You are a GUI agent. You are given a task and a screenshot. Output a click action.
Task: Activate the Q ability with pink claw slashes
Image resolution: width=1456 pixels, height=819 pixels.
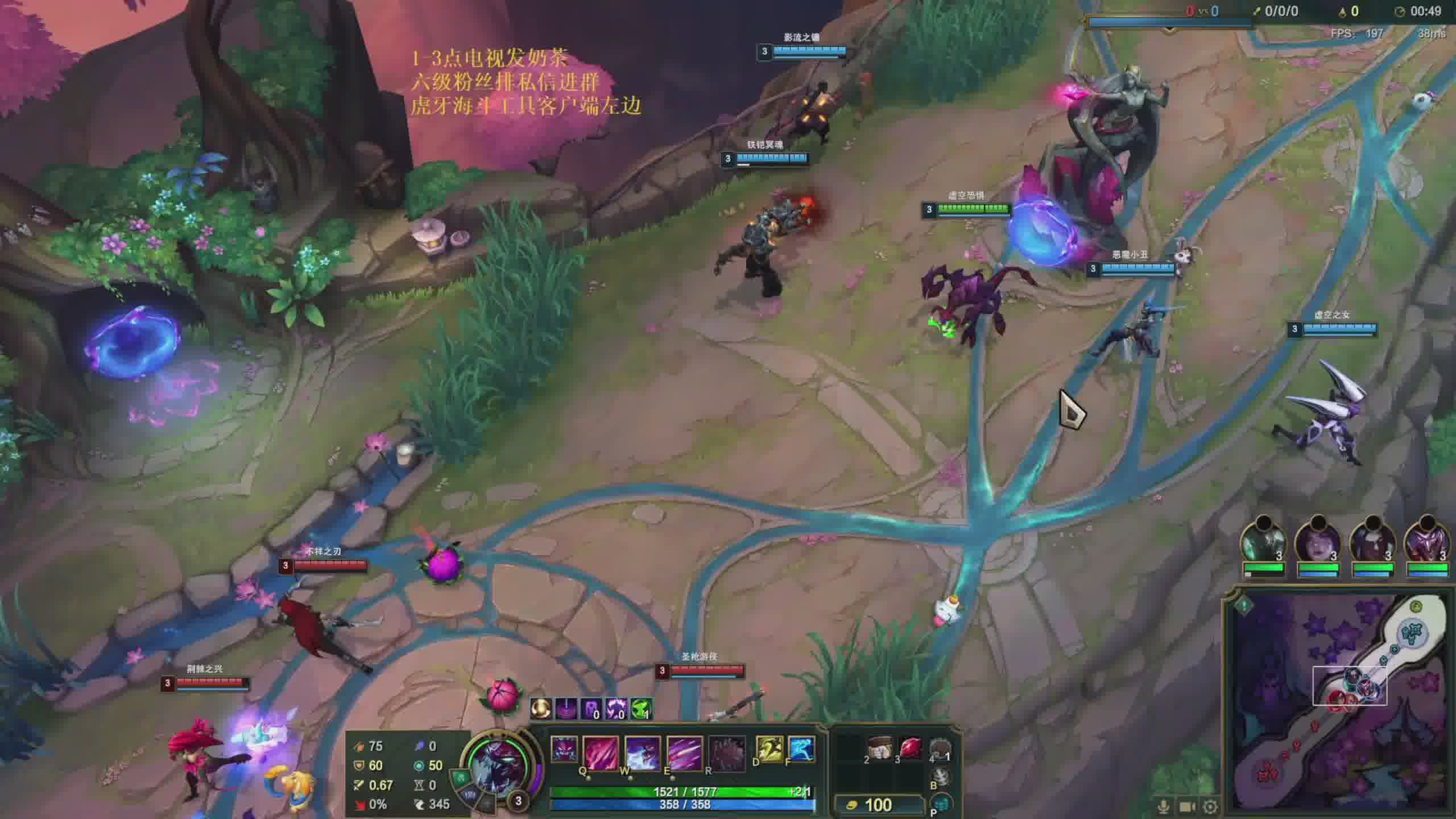[601, 752]
